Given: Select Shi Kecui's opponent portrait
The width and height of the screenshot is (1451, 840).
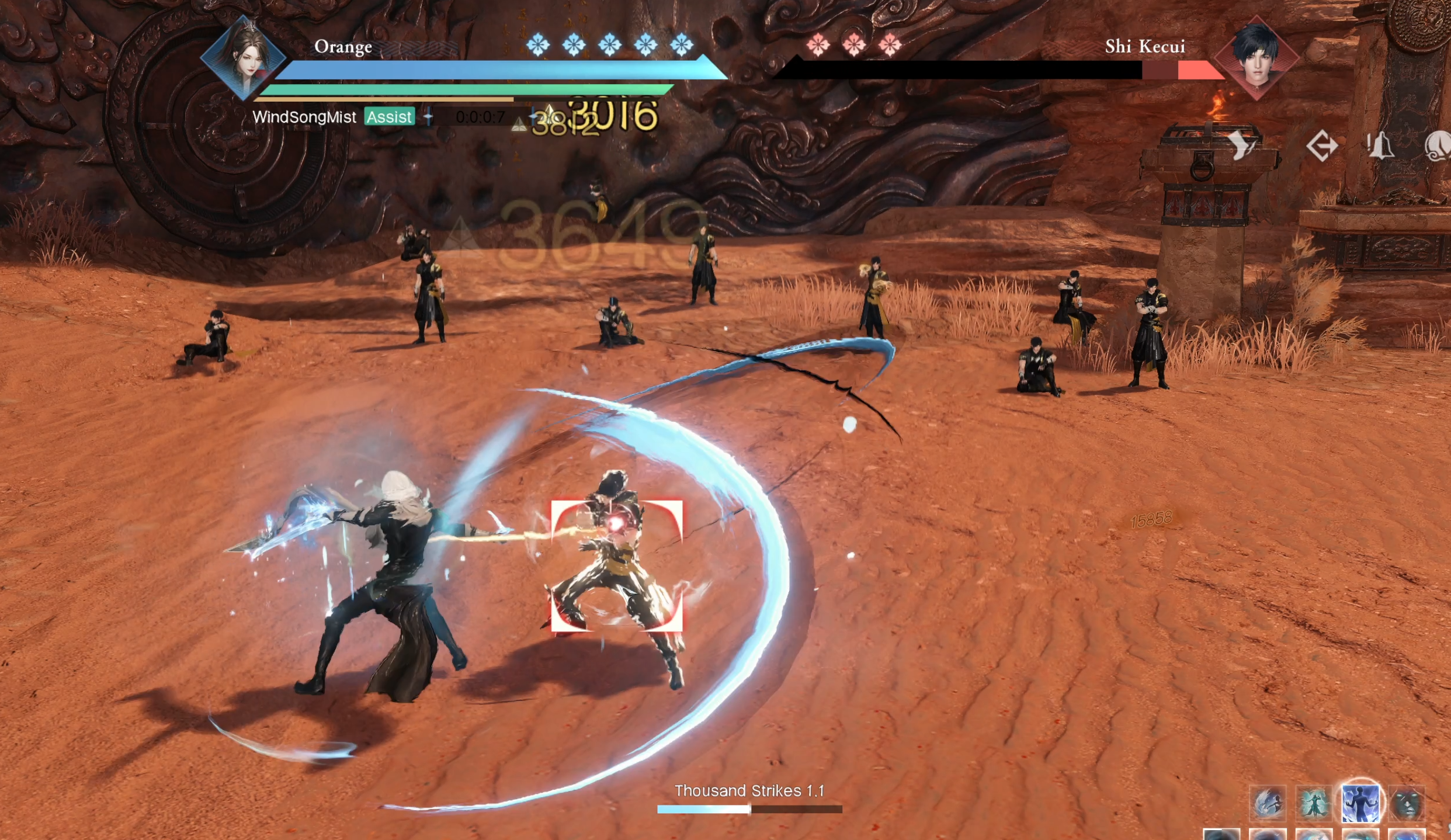Looking at the screenshot, I should pos(1256,58).
